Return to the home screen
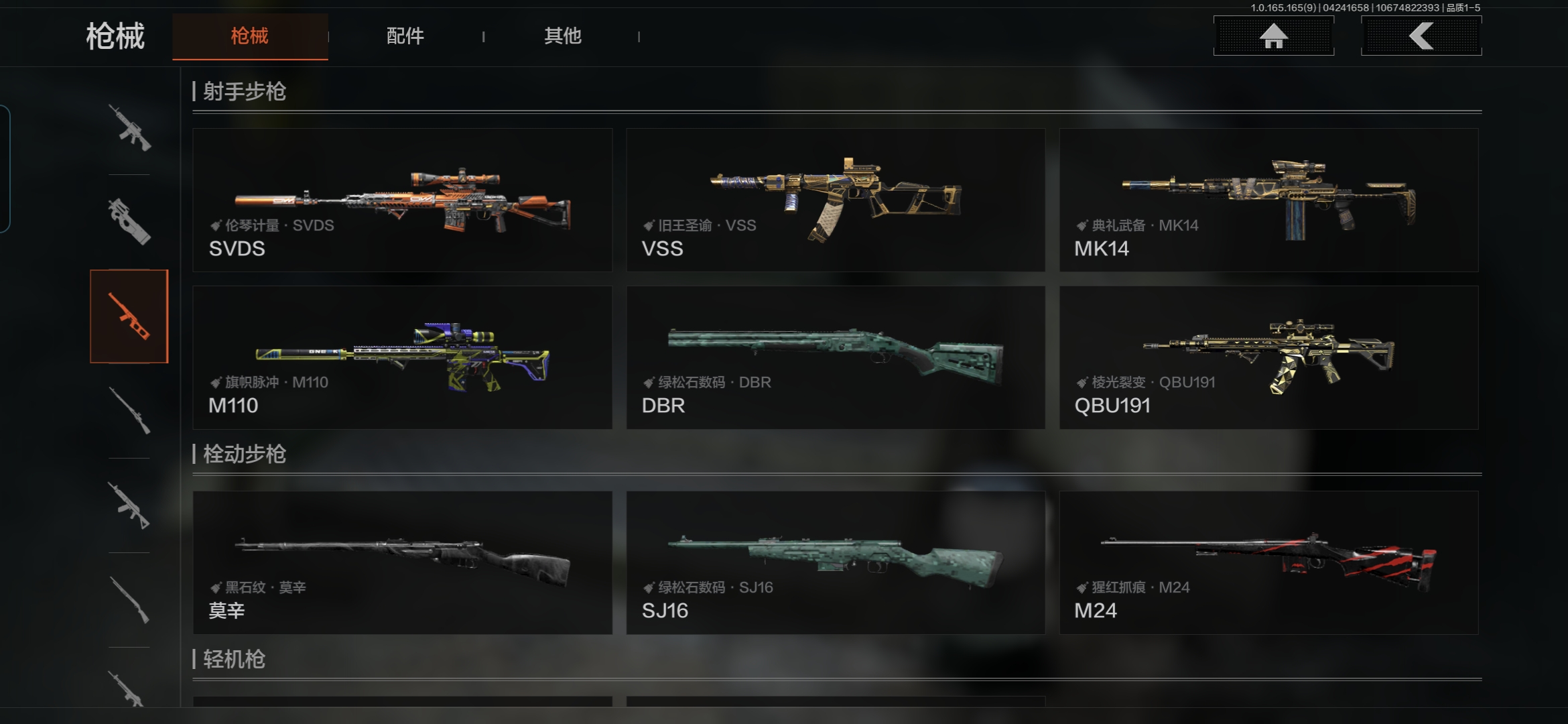The height and width of the screenshot is (724, 1568). [x=1273, y=36]
